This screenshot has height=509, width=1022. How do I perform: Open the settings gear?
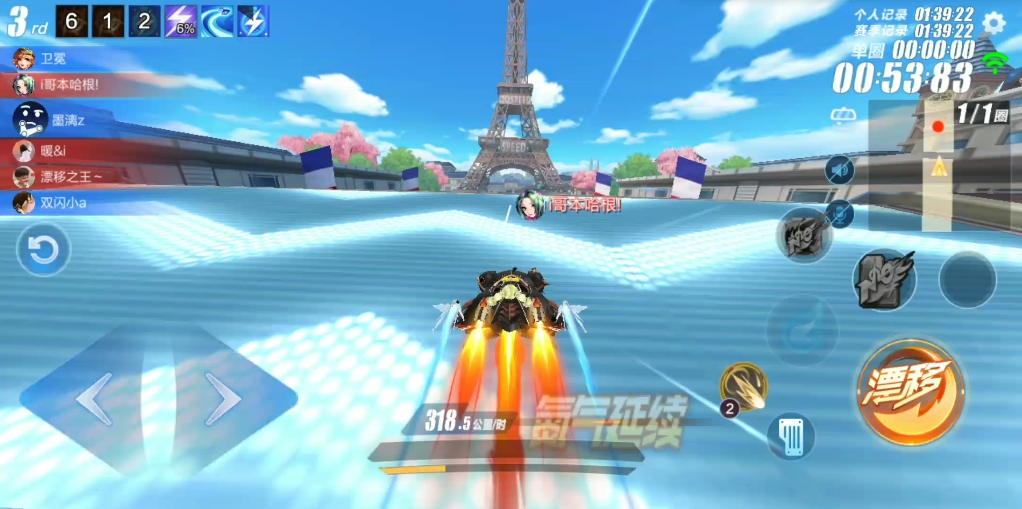point(993,23)
